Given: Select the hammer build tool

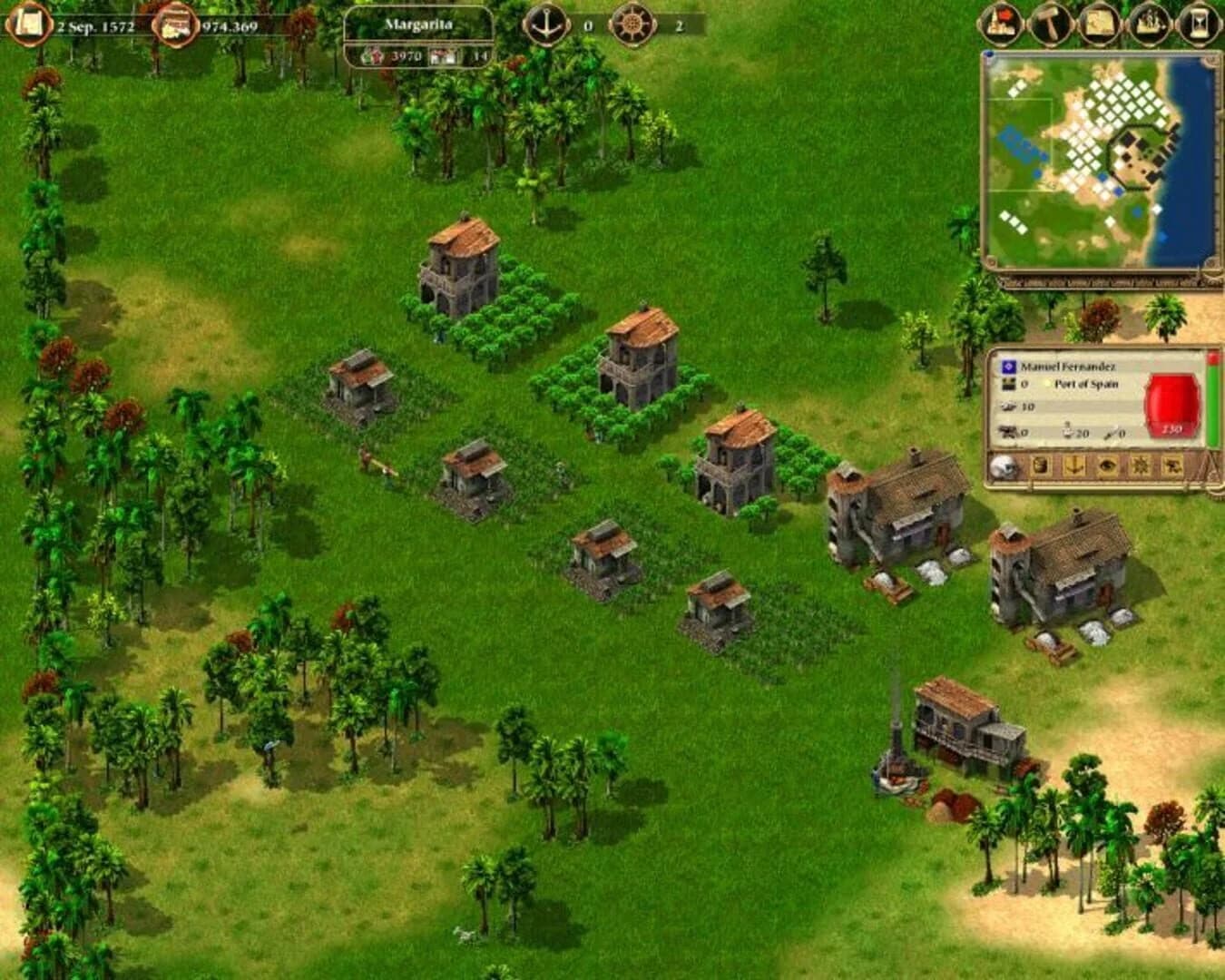Looking at the screenshot, I should 1051,23.
